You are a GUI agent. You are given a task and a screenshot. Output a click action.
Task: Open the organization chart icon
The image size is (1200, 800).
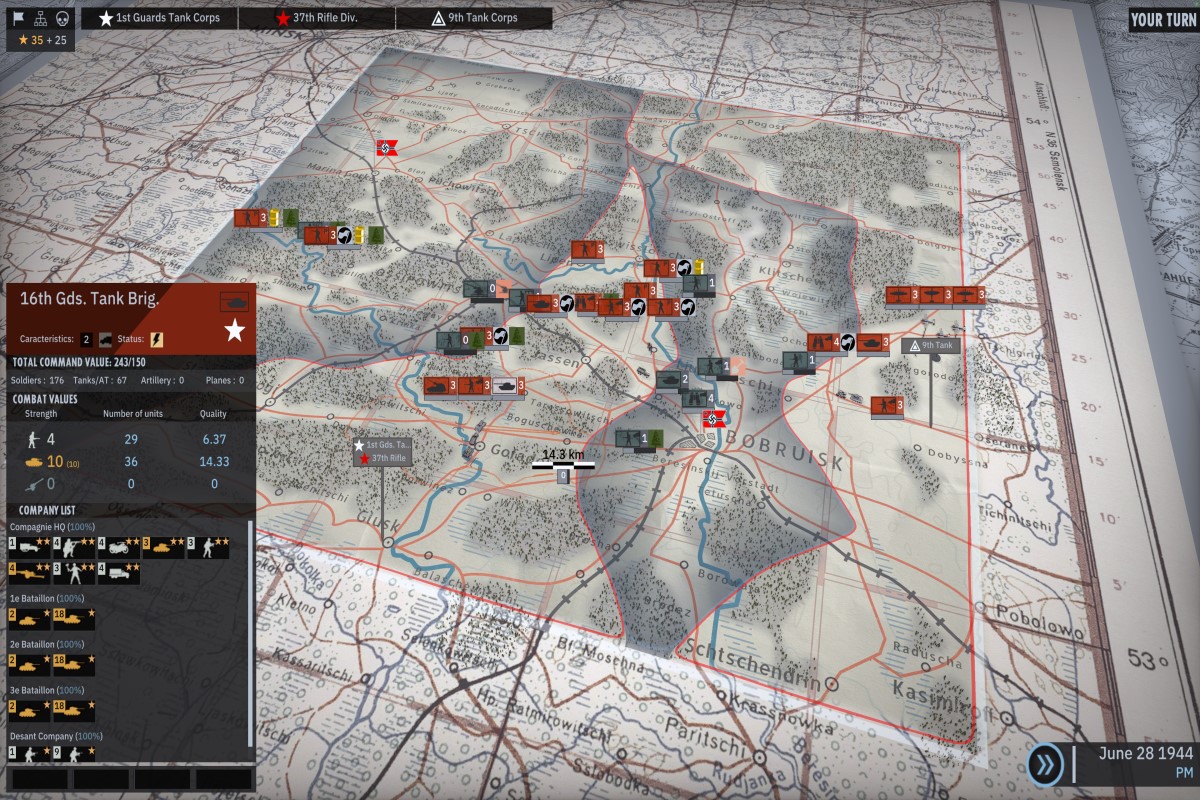40,17
